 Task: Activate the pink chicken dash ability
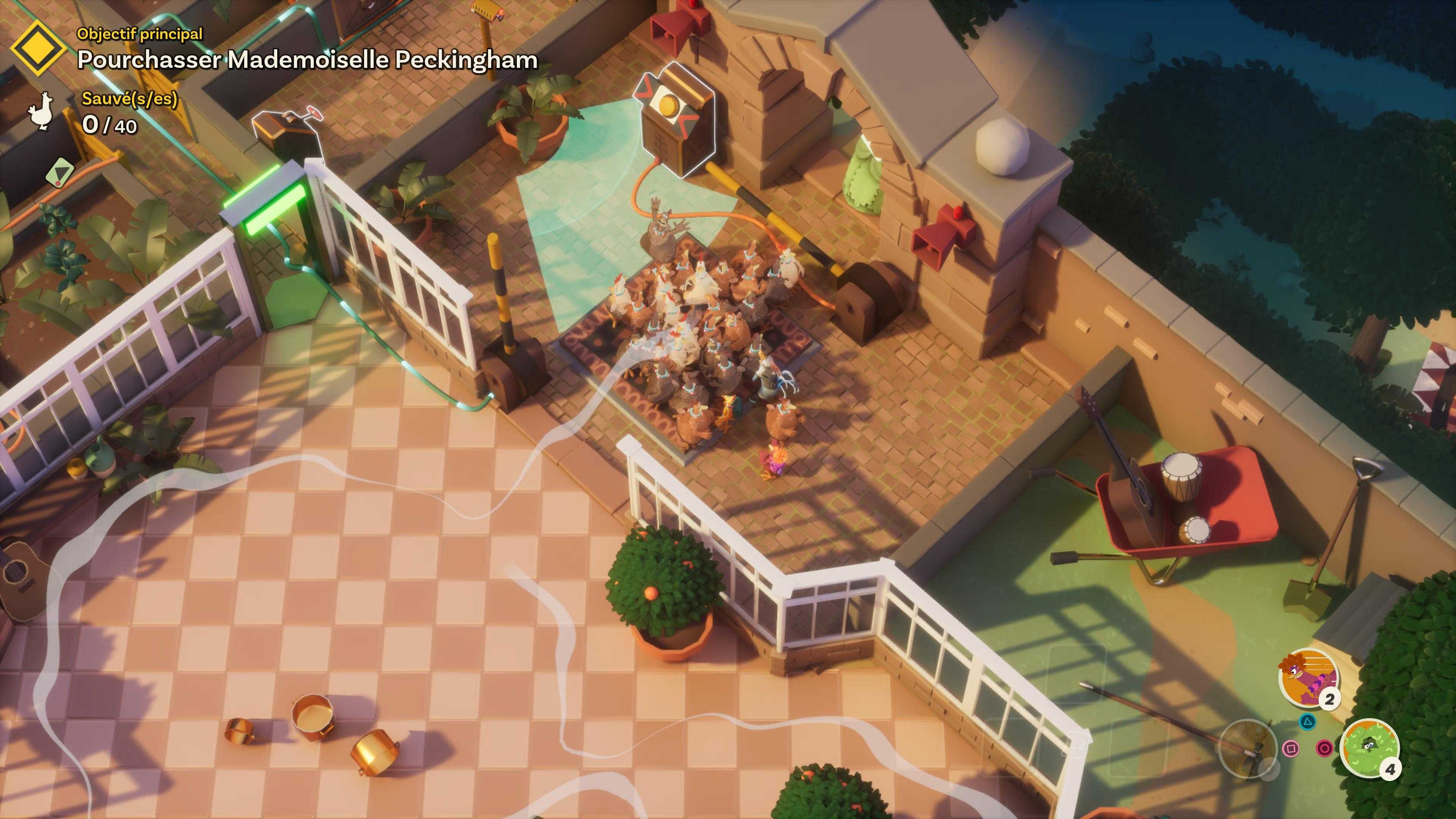coord(1308,677)
